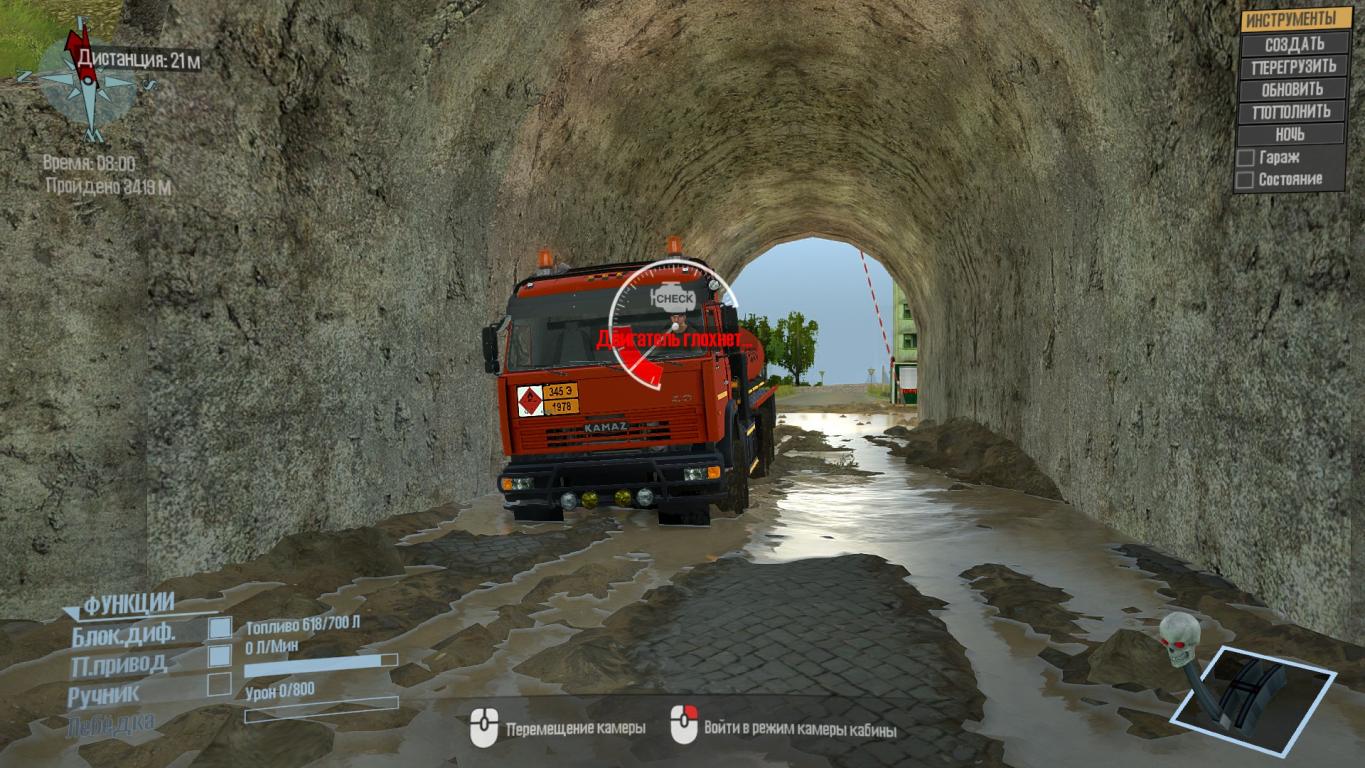Enable the Состояние checkbox

point(1245,180)
